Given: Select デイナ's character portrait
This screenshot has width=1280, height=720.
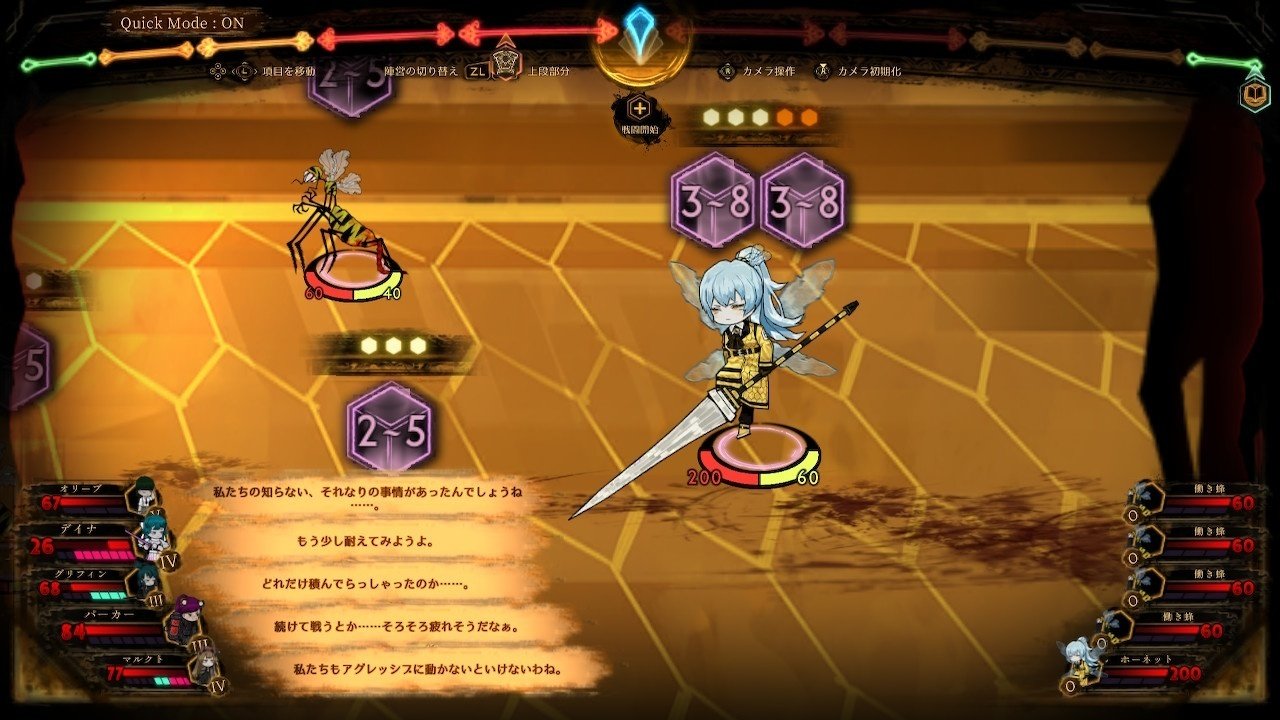Looking at the screenshot, I should 153,536.
